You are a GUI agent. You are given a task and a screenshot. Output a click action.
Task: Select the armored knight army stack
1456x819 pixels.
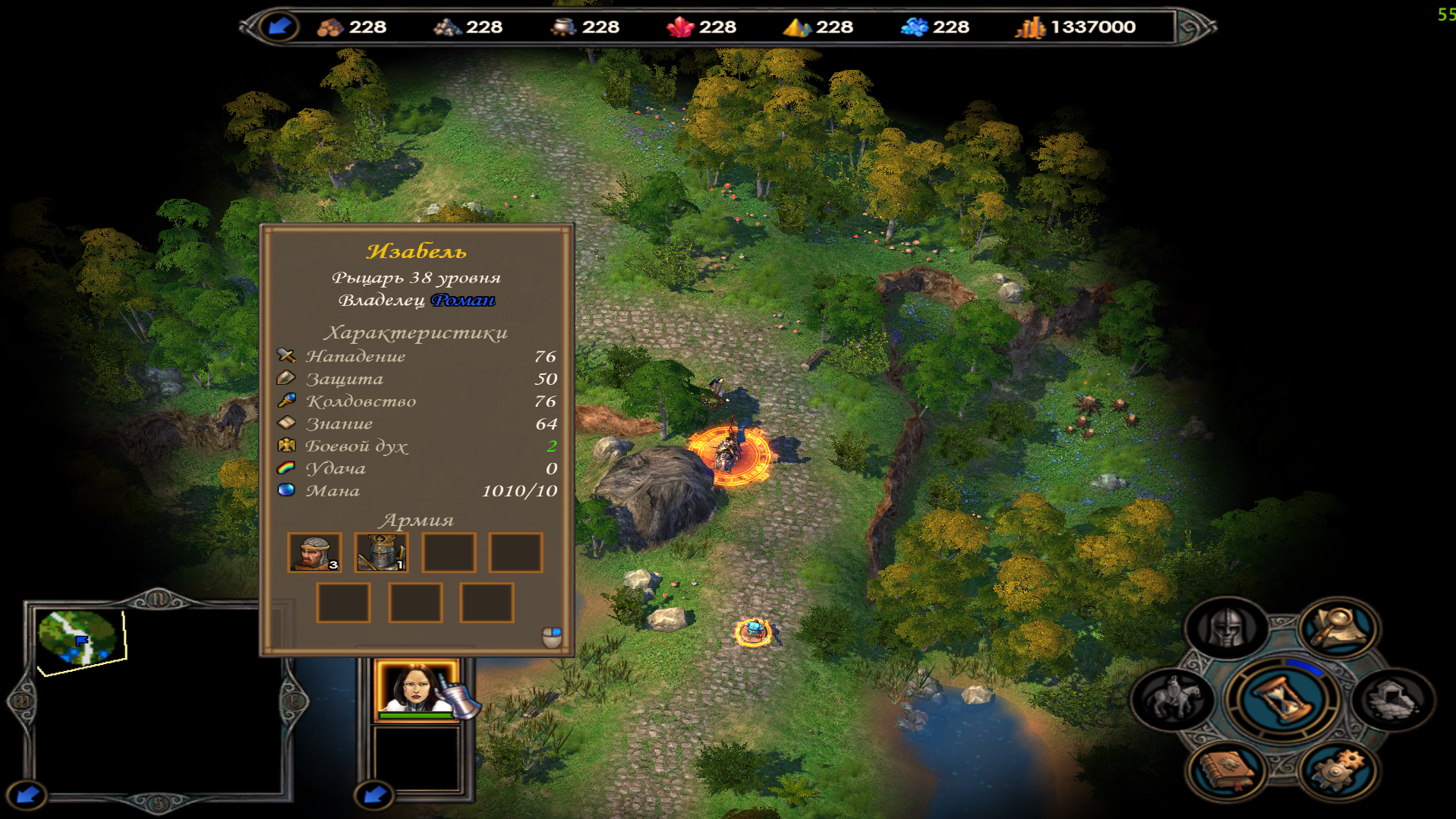(381, 553)
